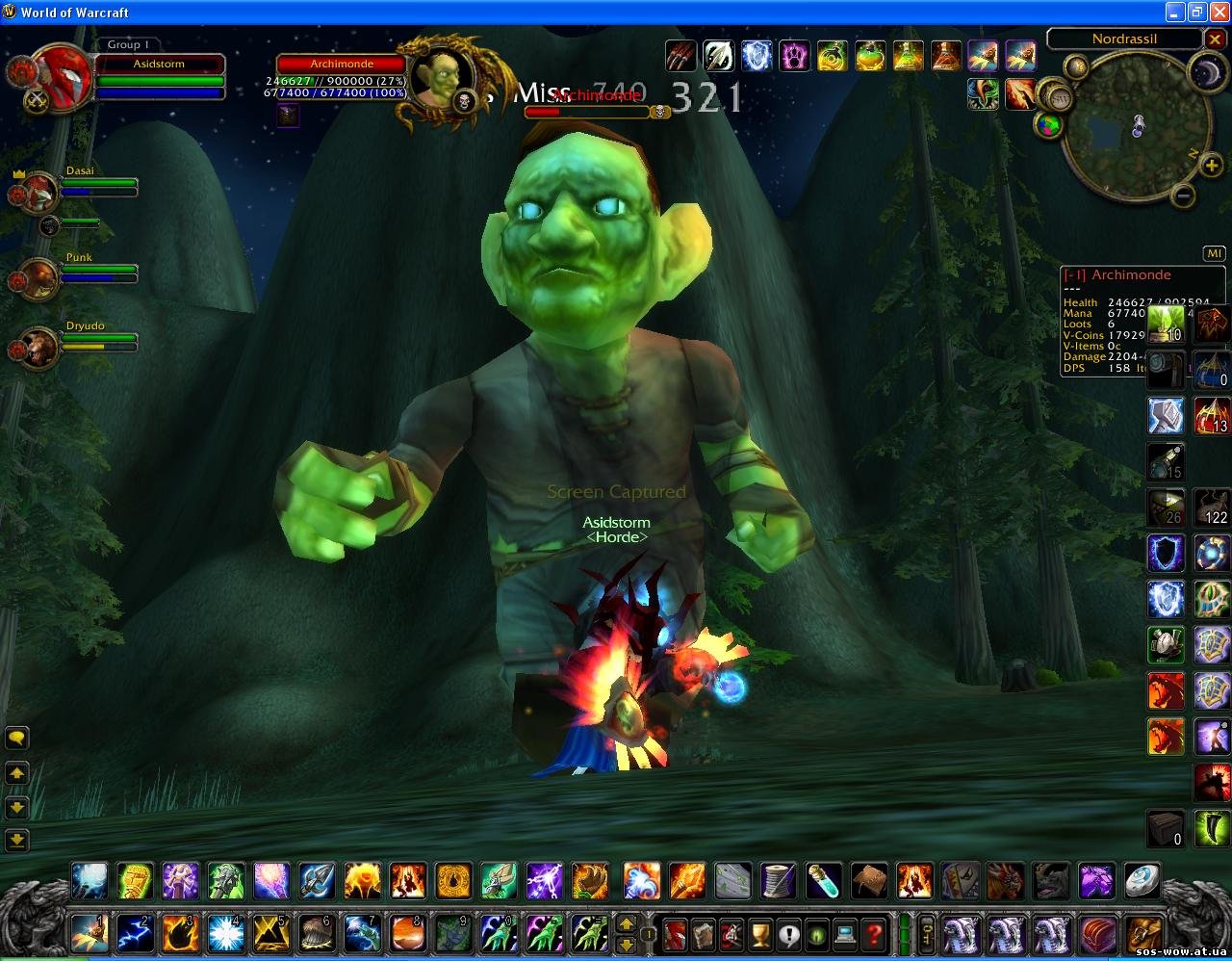Open the key ring button
The image size is (1232, 961).
tap(926, 933)
